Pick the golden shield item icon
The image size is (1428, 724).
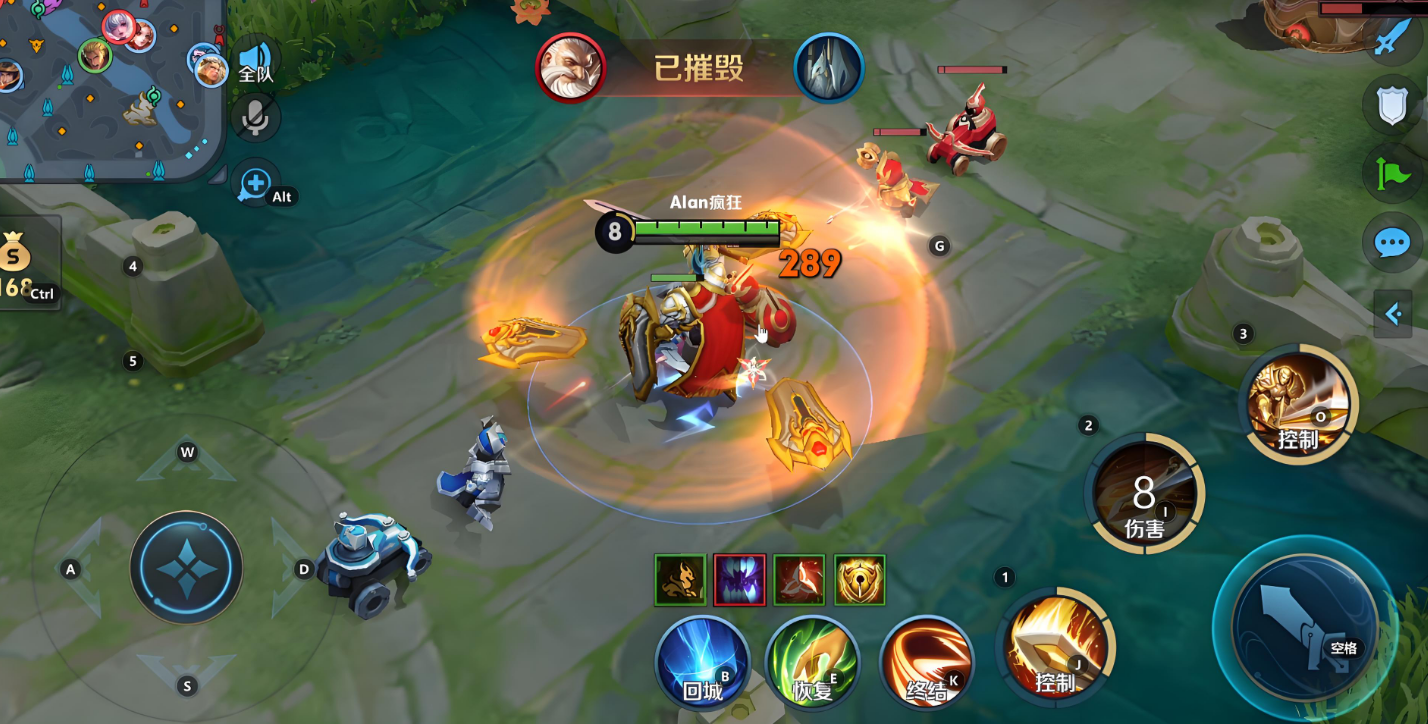859,580
